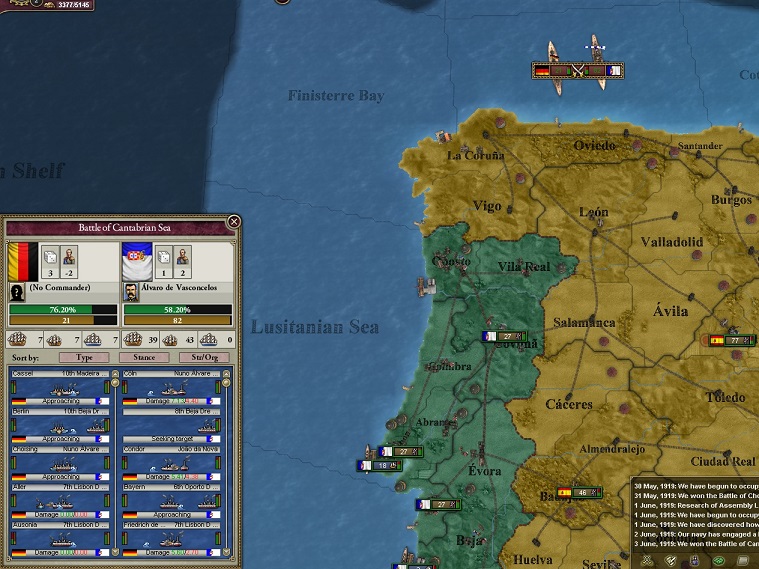Select the German ship Cassel row
The height and width of the screenshot is (569, 759).
pos(60,386)
